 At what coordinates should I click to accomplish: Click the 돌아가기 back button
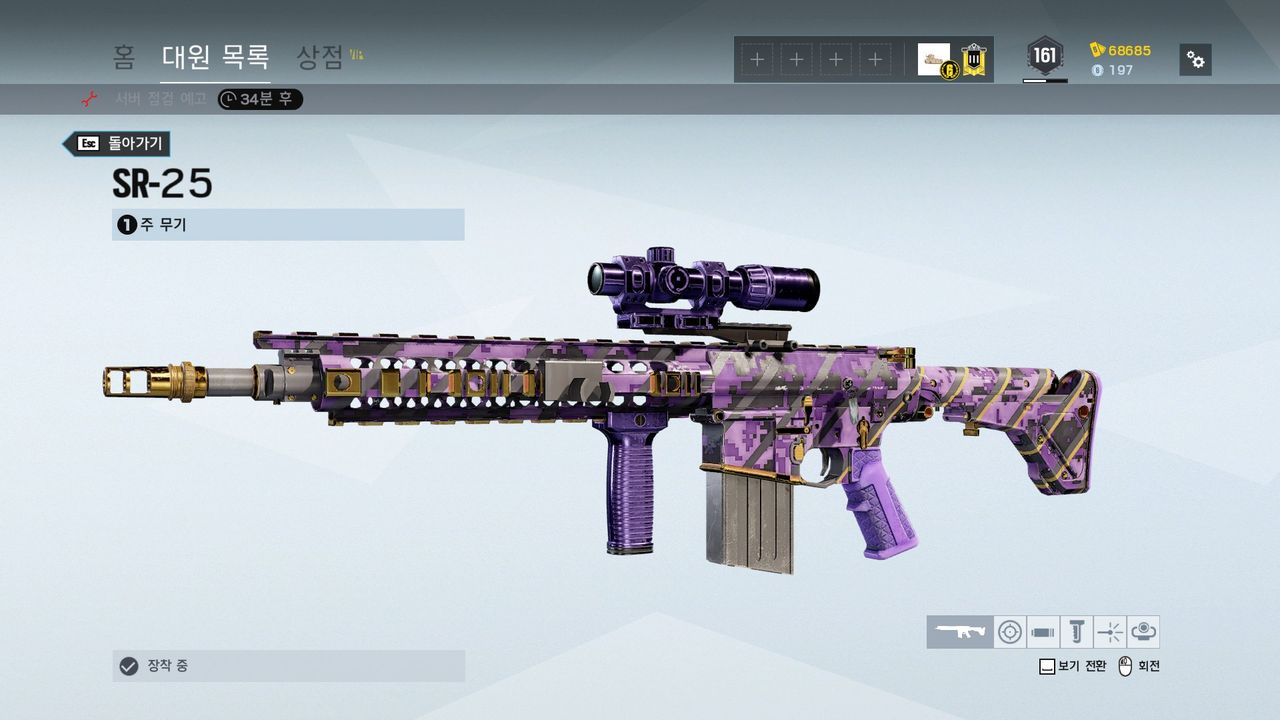click(x=117, y=143)
